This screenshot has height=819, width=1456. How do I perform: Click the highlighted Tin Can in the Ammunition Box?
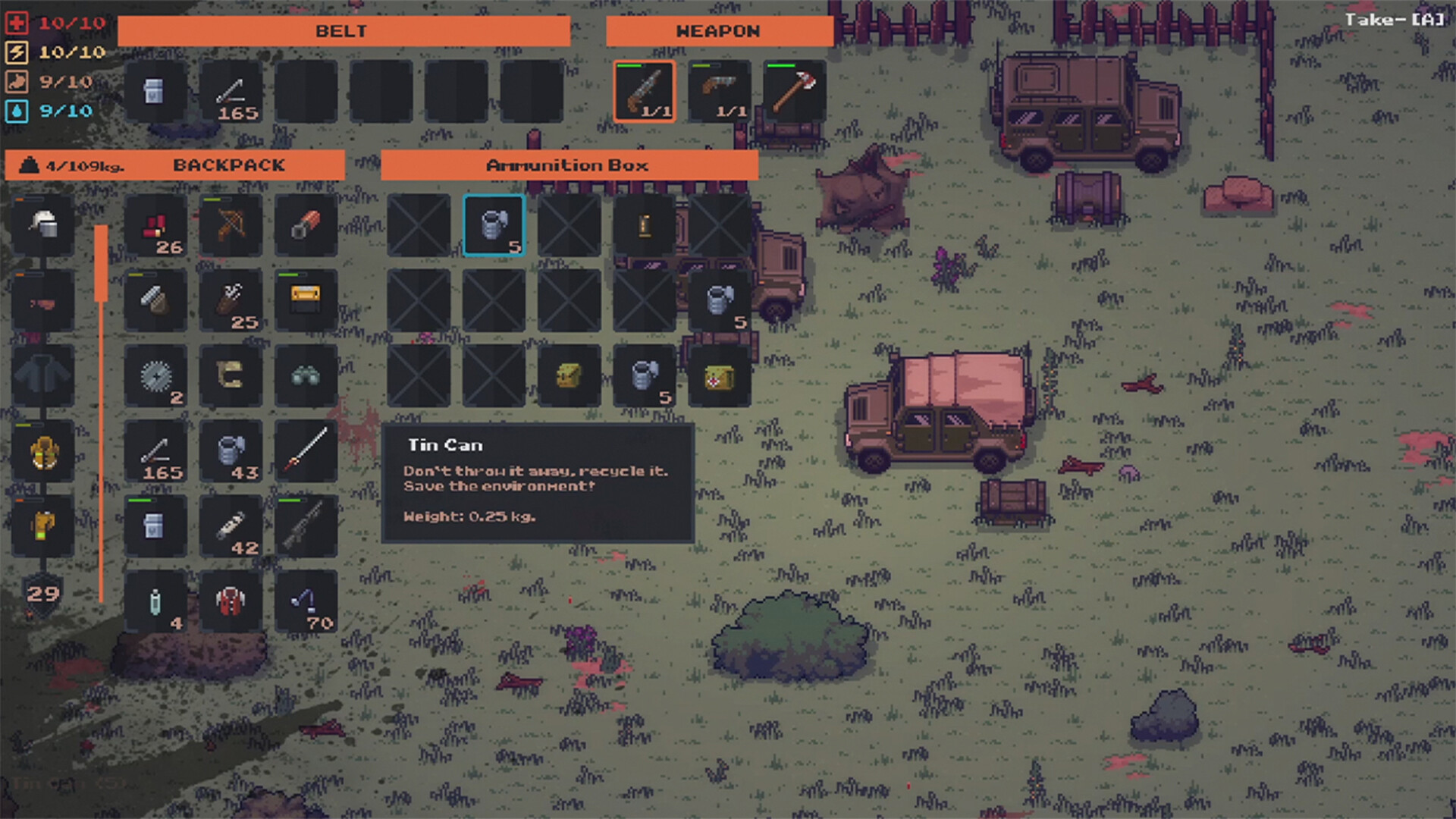tap(494, 225)
